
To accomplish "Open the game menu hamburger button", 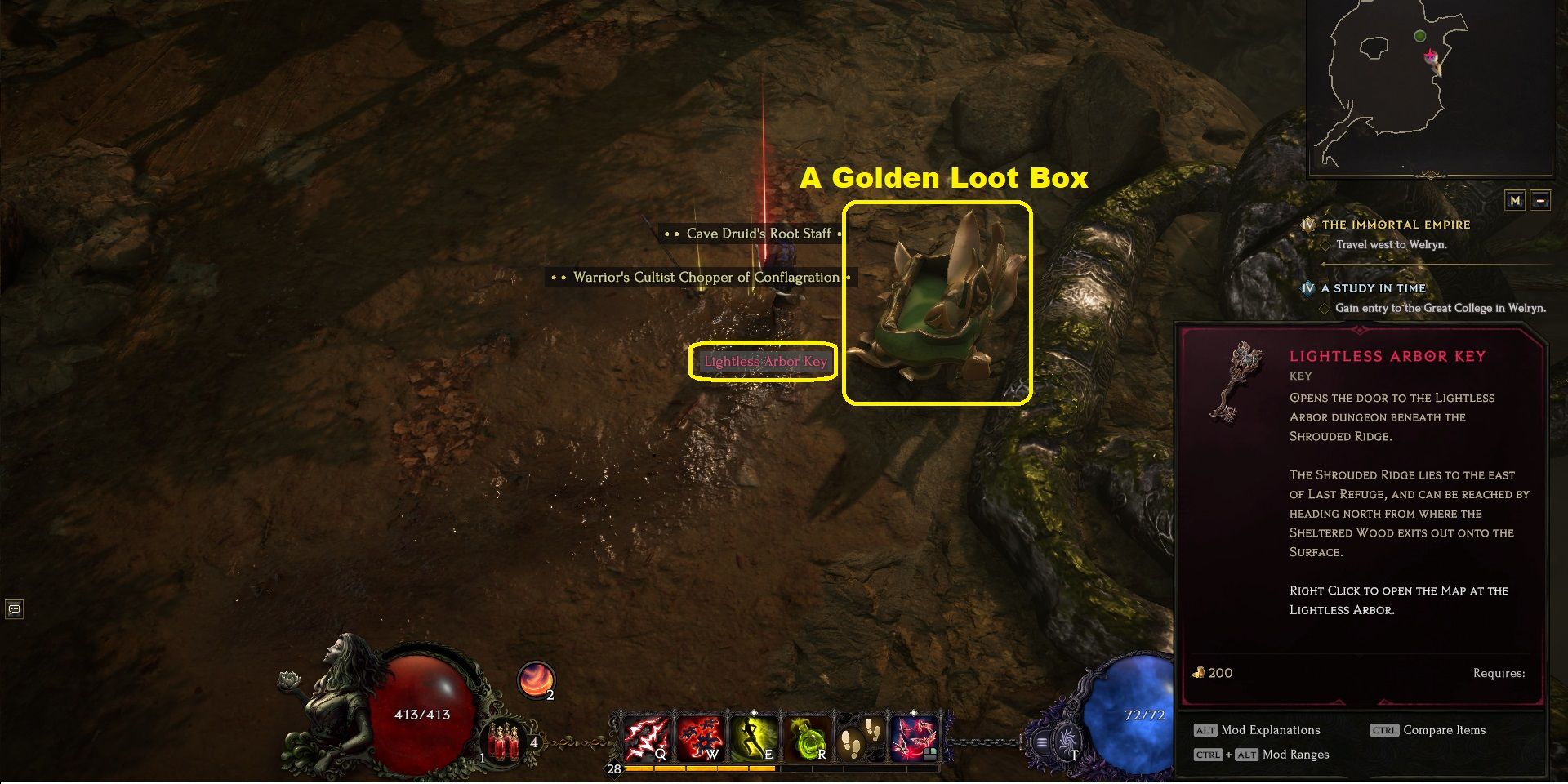I will (1041, 743).
